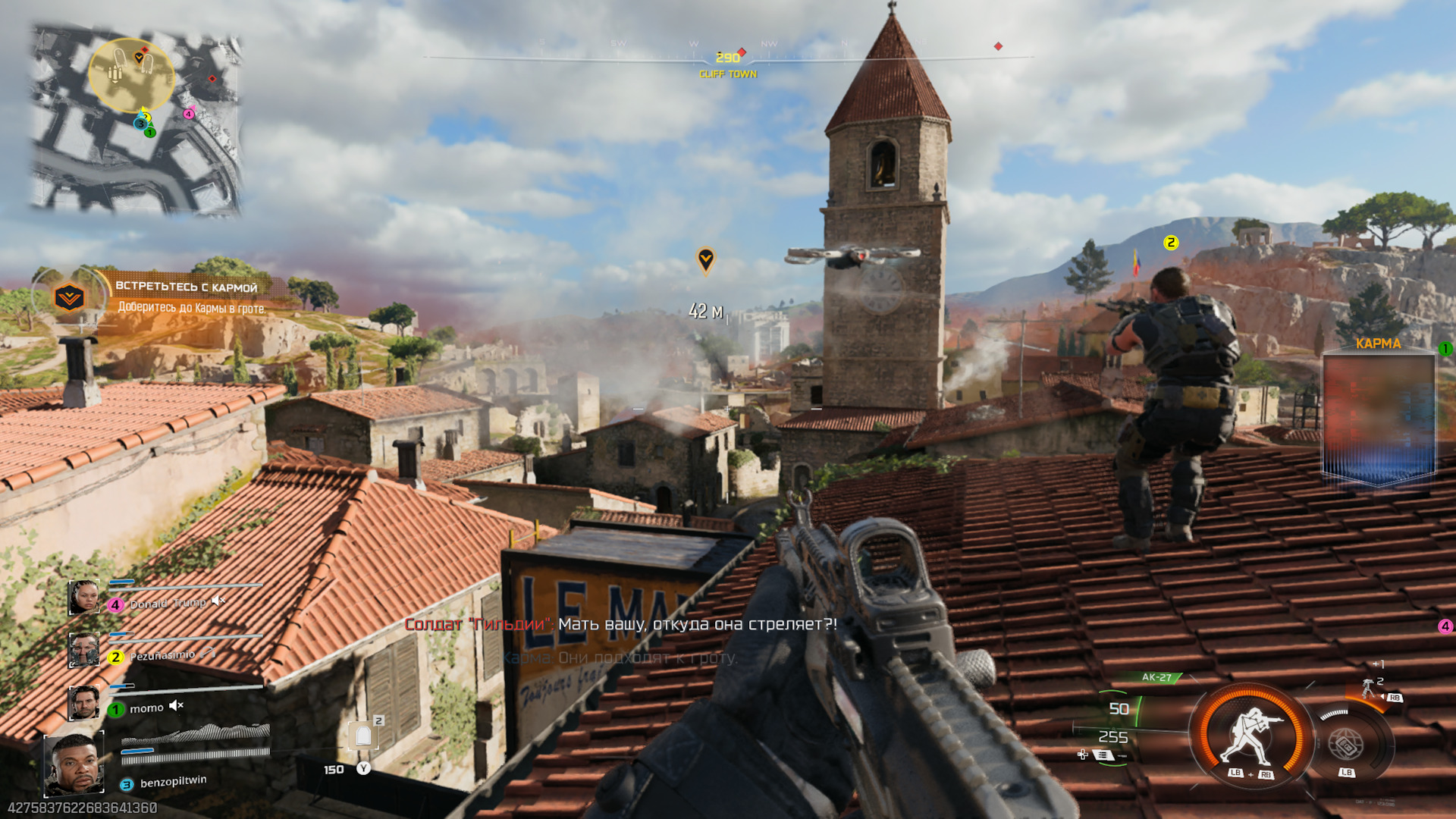Click the compass heading showing 290
Image resolution: width=1456 pixels, height=819 pixels.
[727, 58]
